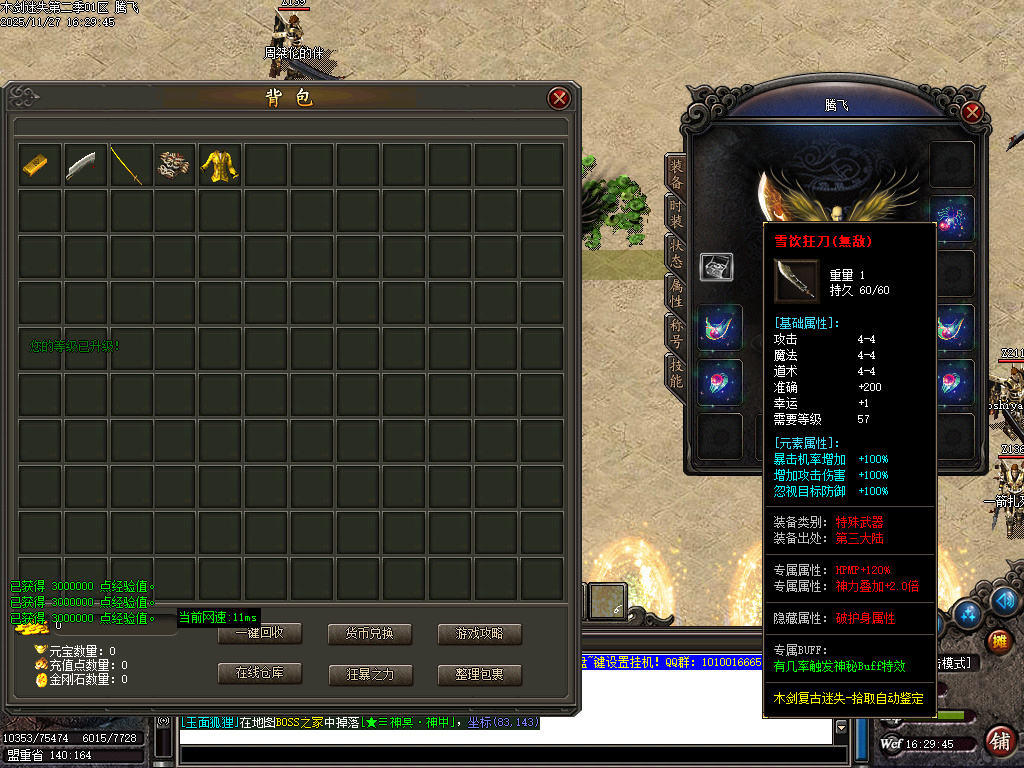Open 货币兑换 currency exchange
The height and width of the screenshot is (768, 1024).
click(x=369, y=634)
